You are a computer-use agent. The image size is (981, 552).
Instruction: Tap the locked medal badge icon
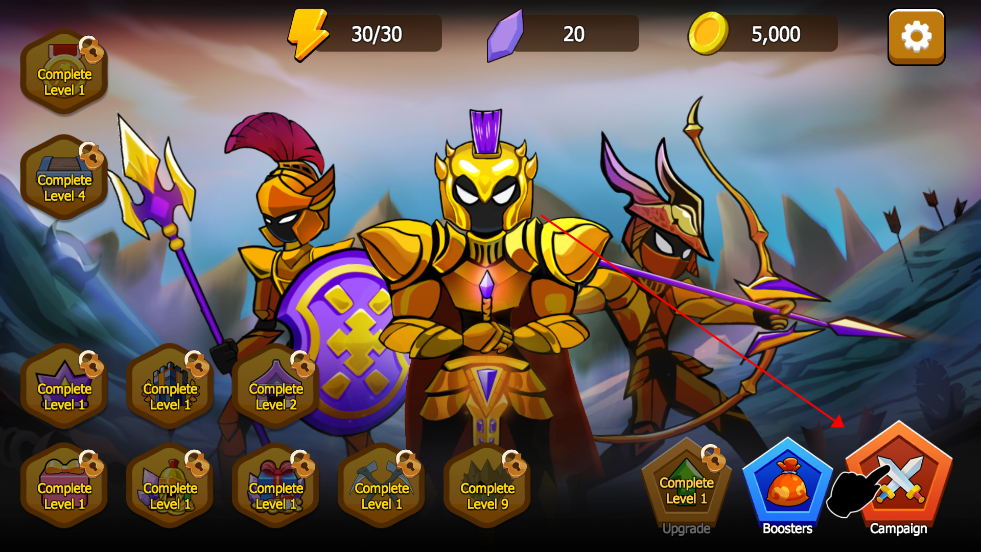[x=64, y=77]
